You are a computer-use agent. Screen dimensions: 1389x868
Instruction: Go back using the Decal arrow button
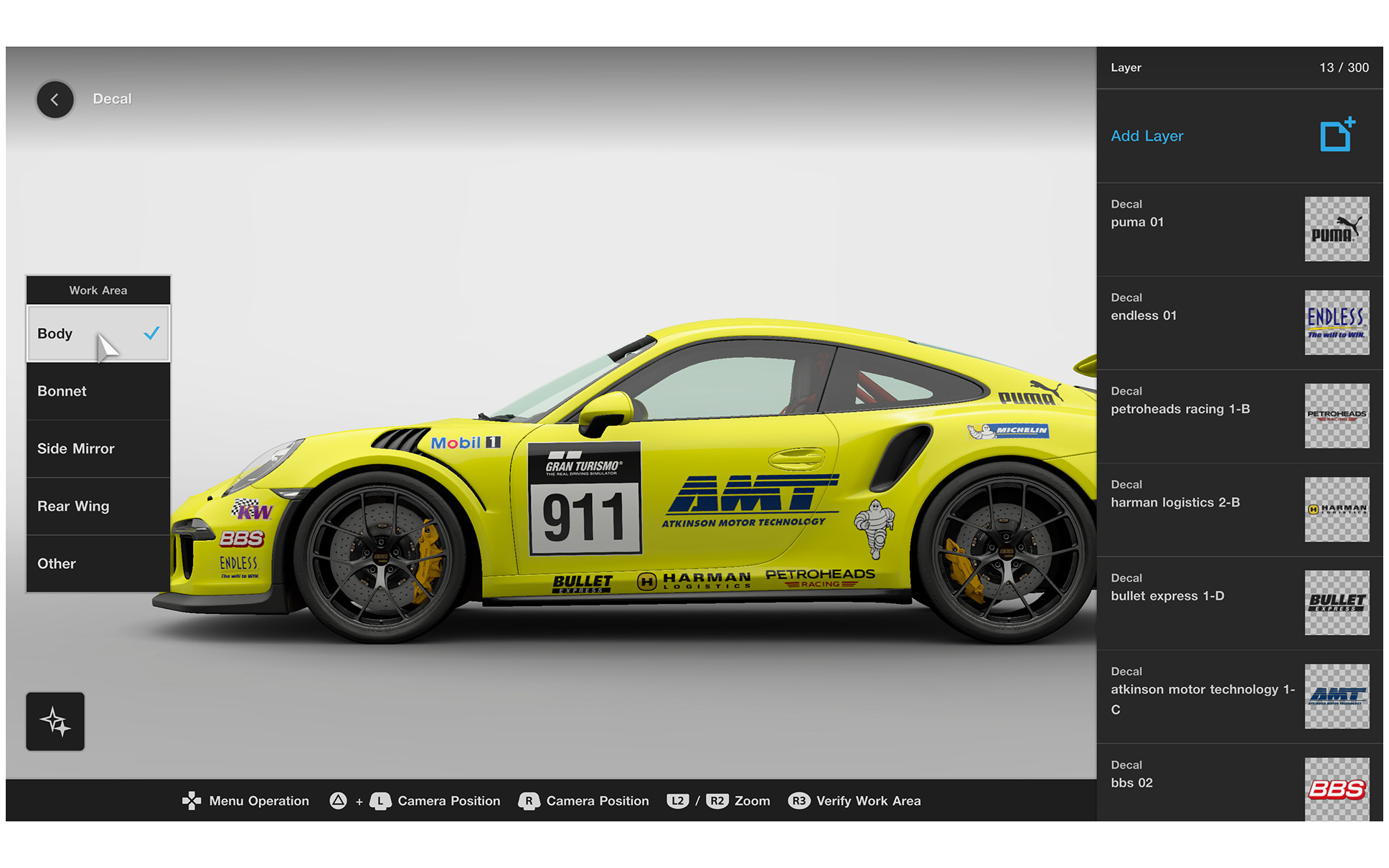[x=55, y=100]
